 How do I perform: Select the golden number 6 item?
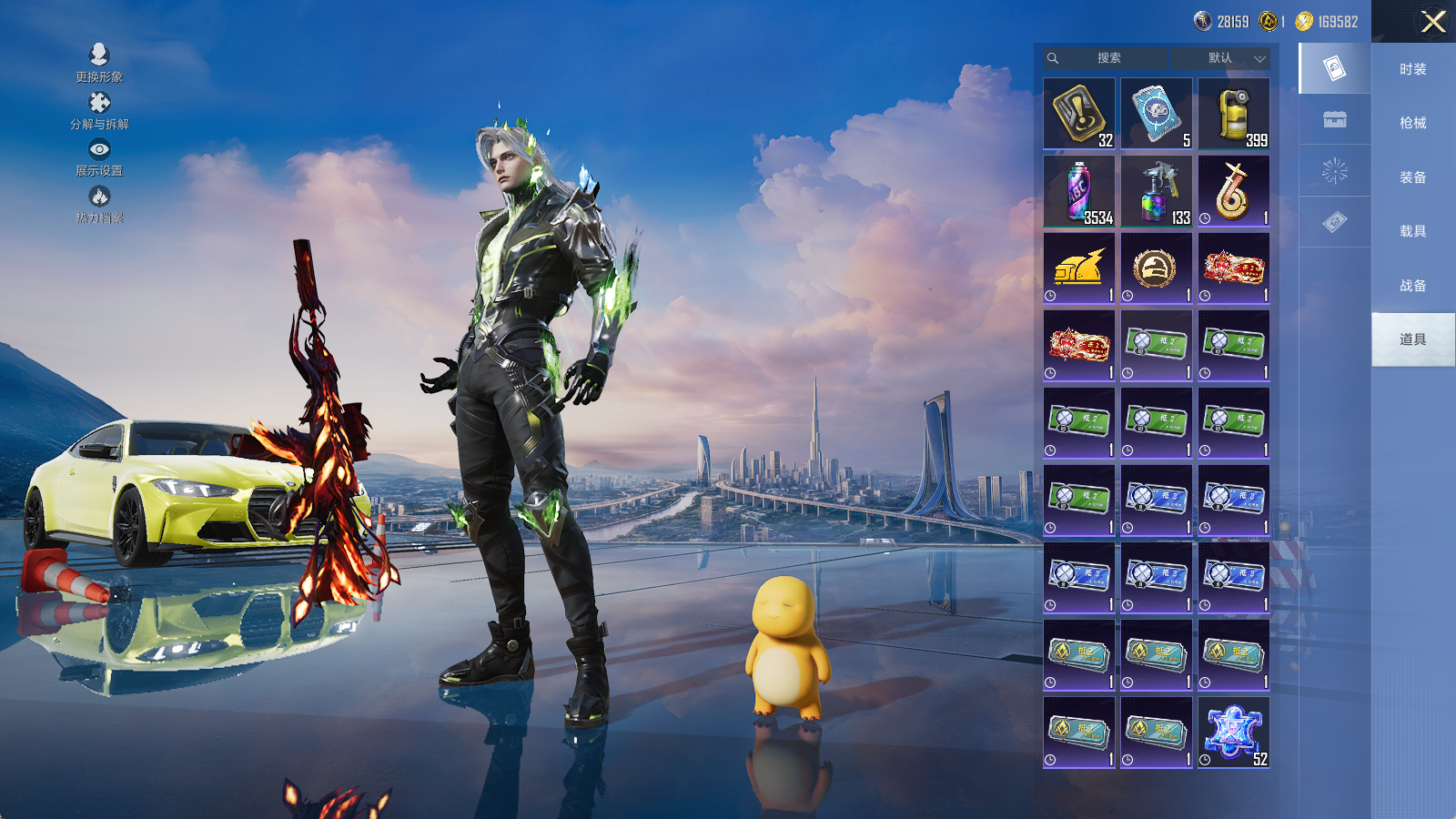click(1233, 191)
